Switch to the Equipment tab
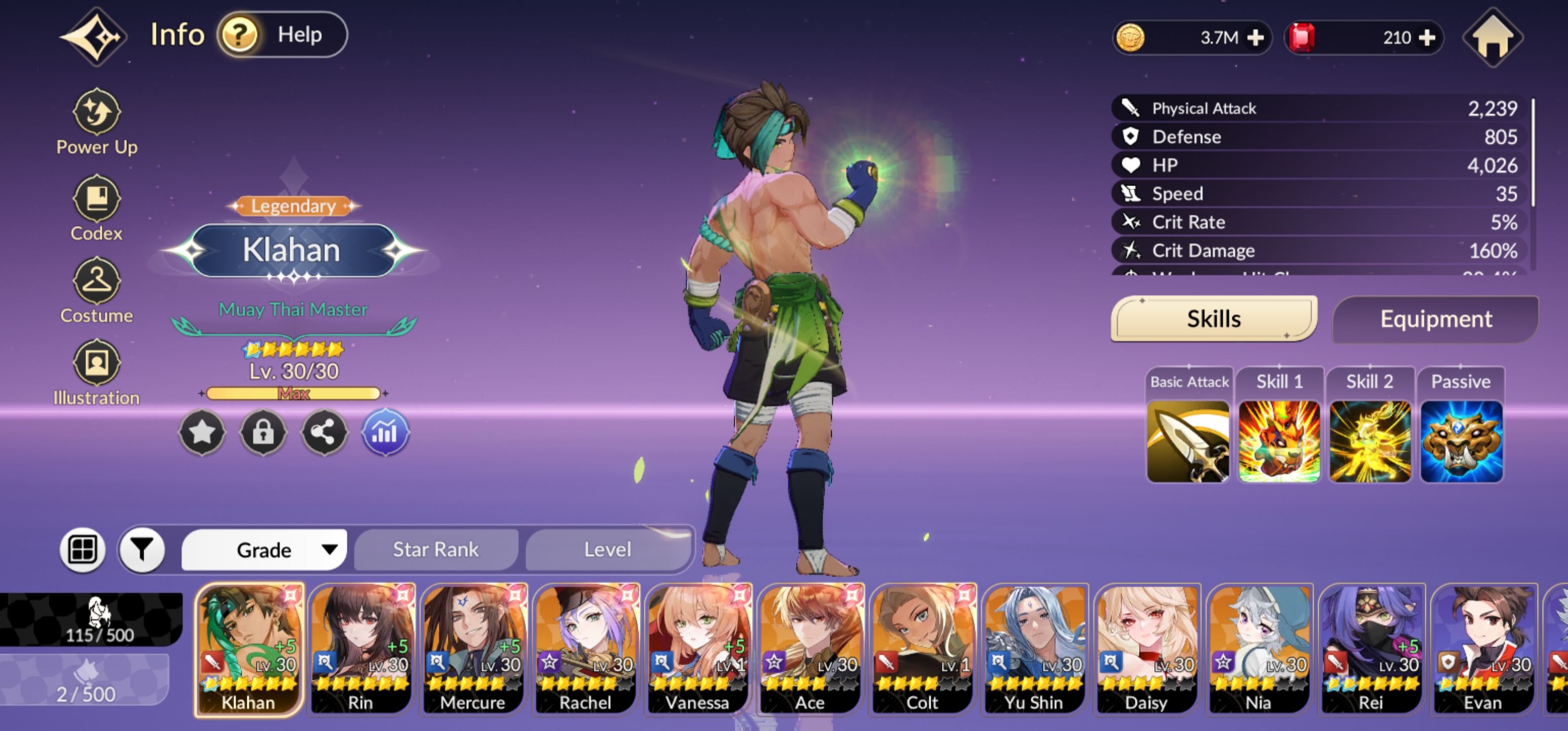Viewport: 1568px width, 731px height. pos(1435,319)
